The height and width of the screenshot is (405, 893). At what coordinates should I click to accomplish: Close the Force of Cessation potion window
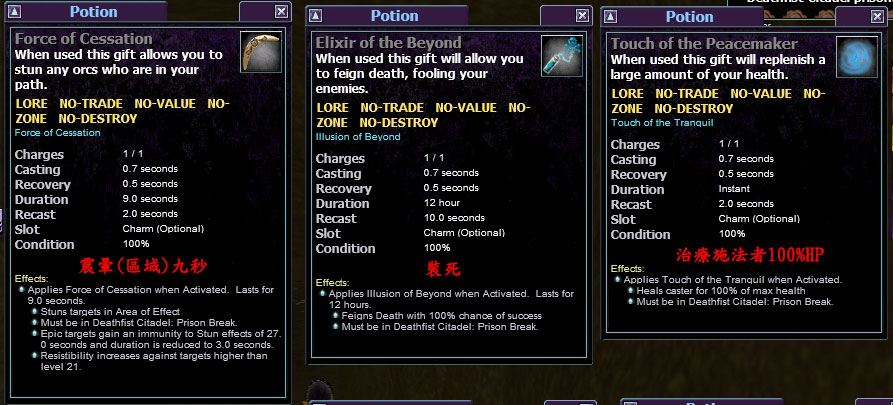pyautogui.click(x=280, y=12)
